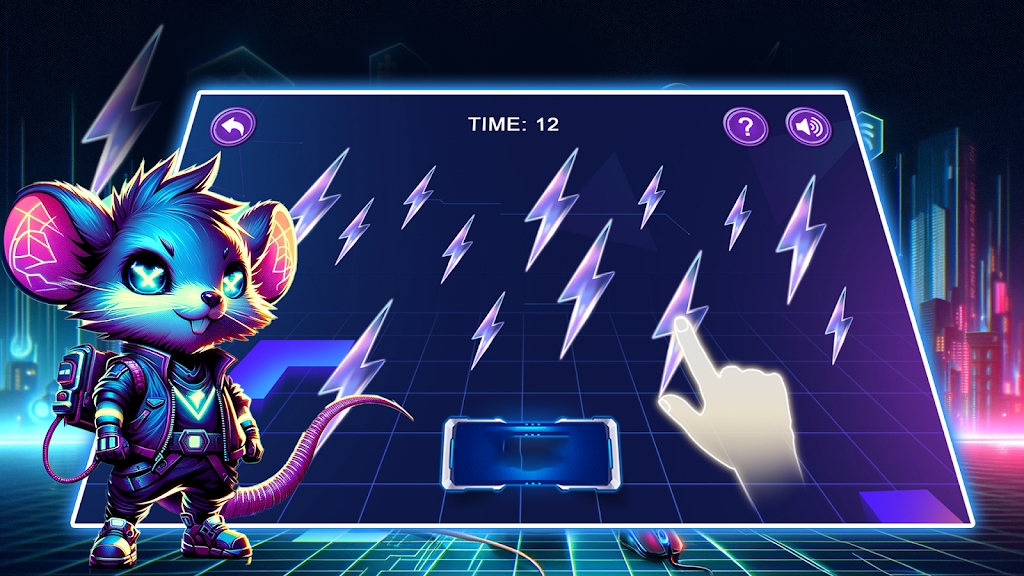Click the purple back arrow button

coord(233,126)
